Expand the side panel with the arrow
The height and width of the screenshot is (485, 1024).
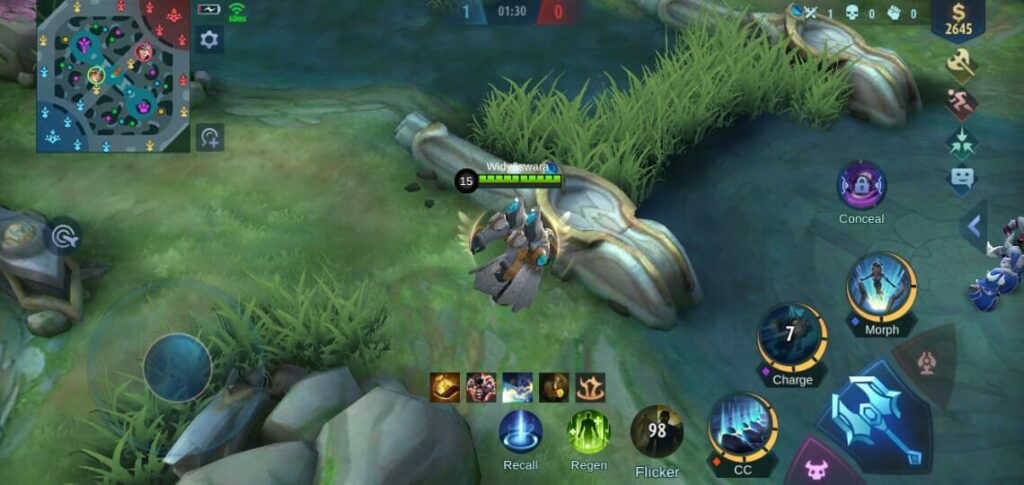click(x=974, y=226)
